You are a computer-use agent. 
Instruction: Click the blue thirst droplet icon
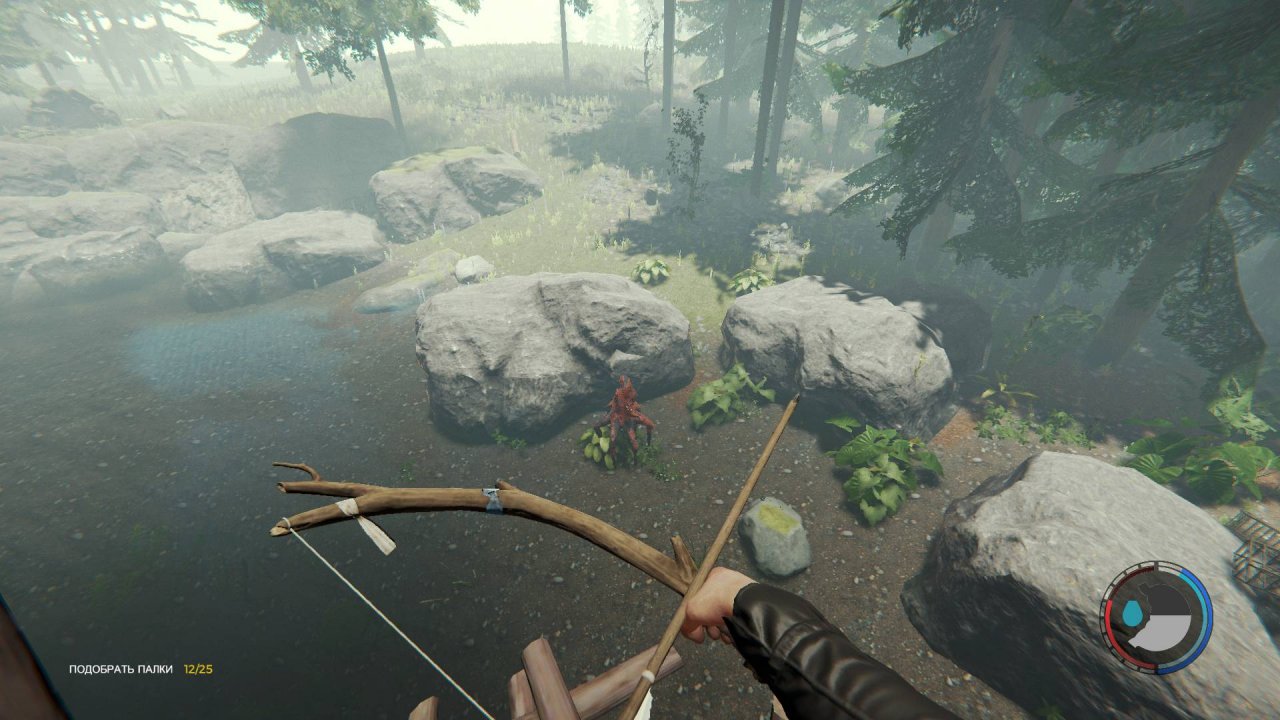1133,612
